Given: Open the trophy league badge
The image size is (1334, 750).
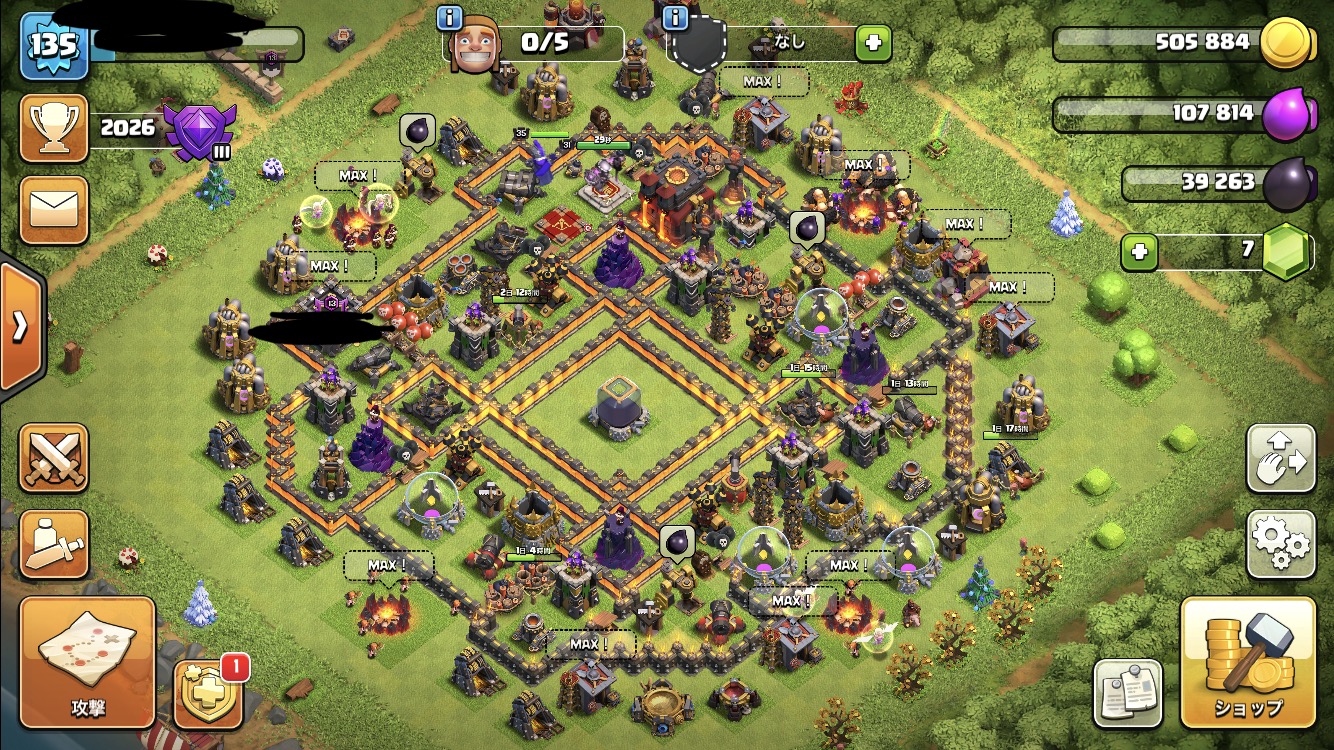Looking at the screenshot, I should pyautogui.click(x=200, y=129).
